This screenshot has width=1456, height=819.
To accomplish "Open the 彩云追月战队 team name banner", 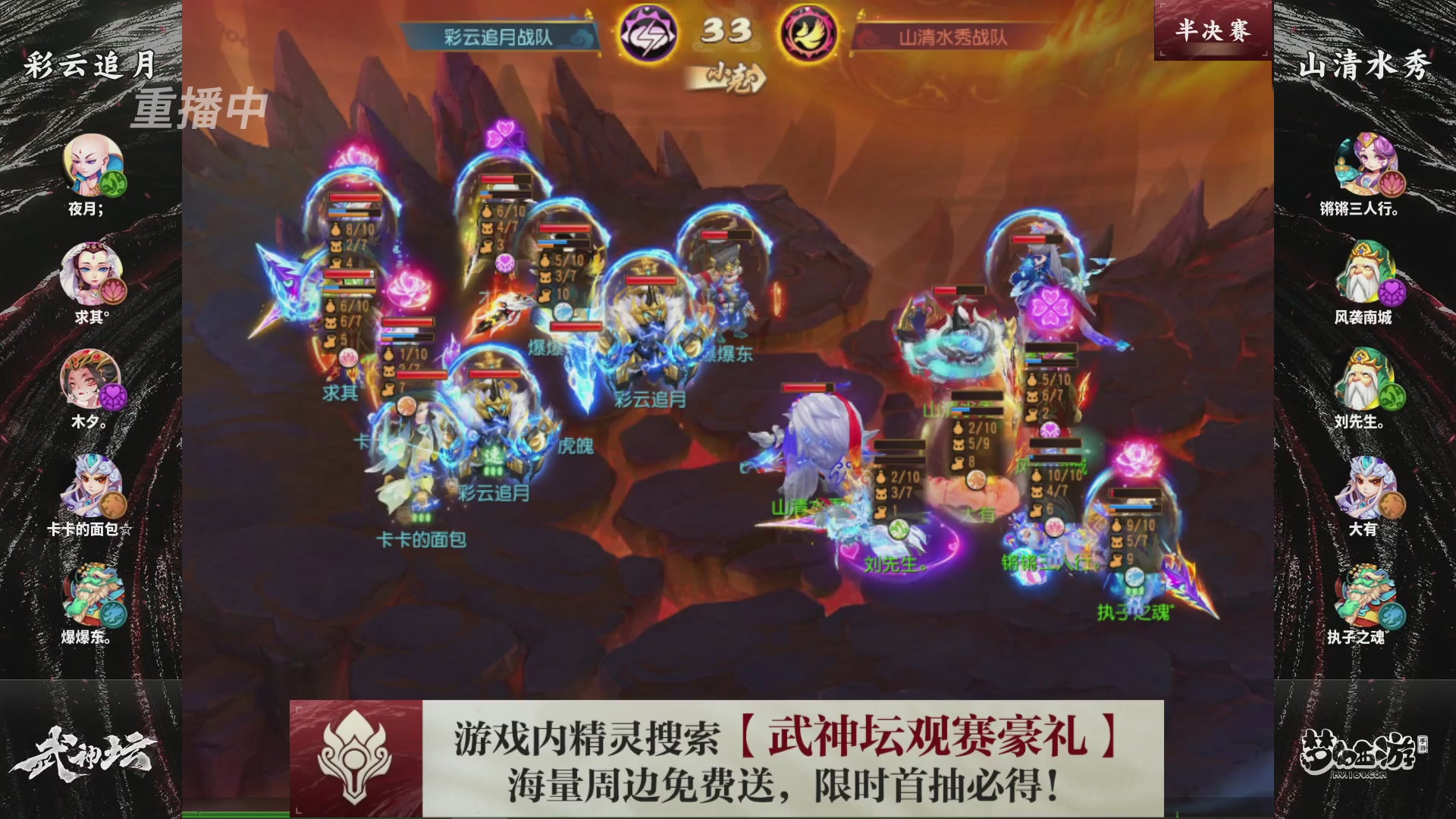I will pyautogui.click(x=497, y=34).
